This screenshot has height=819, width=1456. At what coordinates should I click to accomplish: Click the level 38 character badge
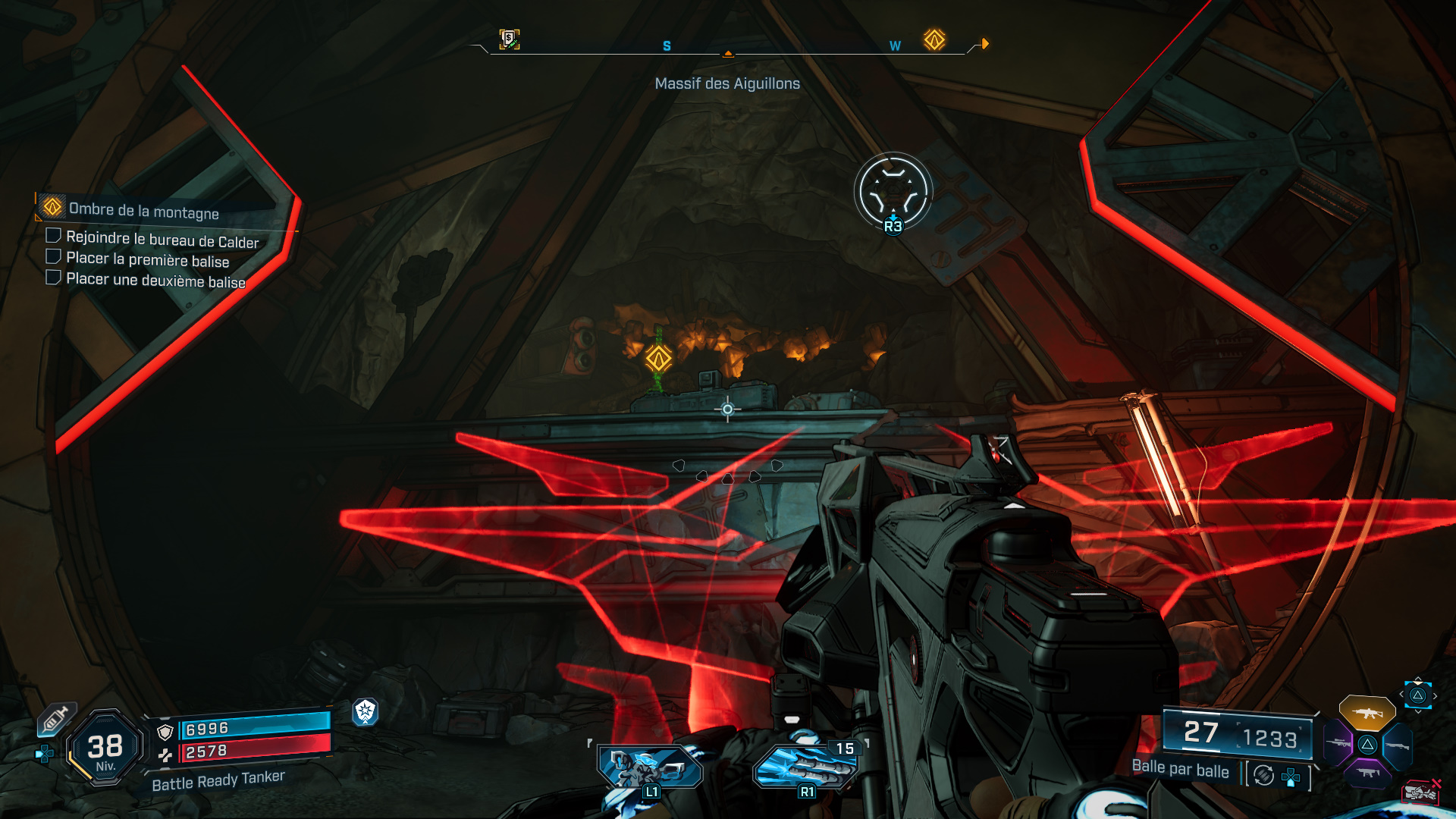[x=105, y=748]
